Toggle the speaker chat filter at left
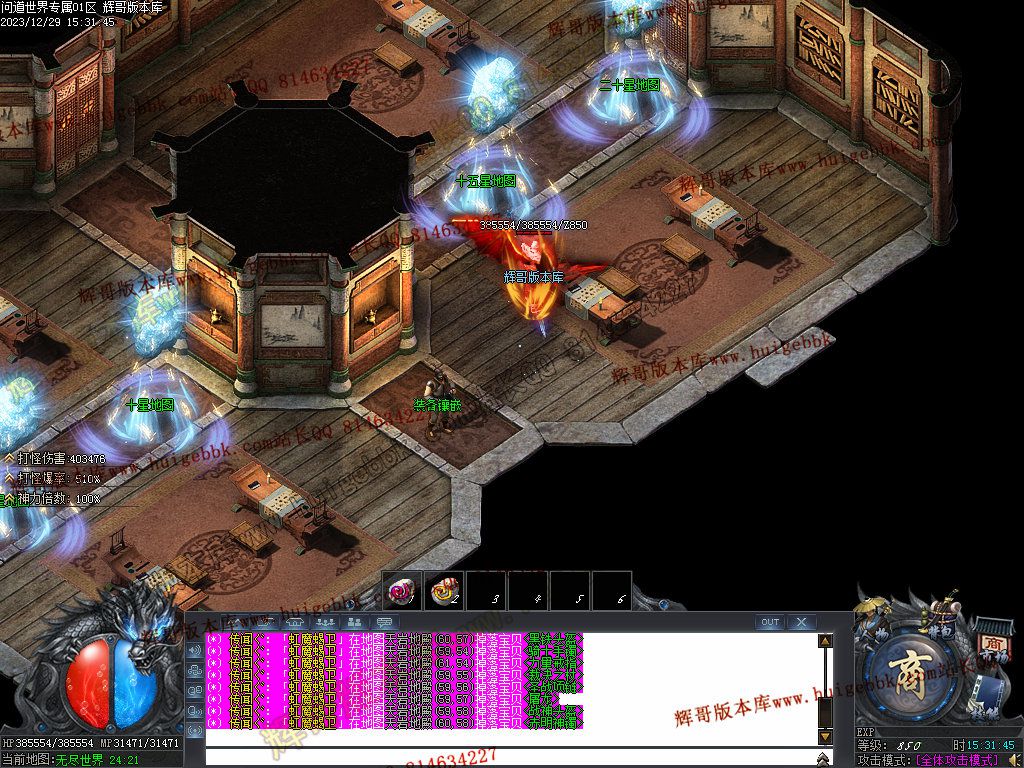 tap(194, 648)
